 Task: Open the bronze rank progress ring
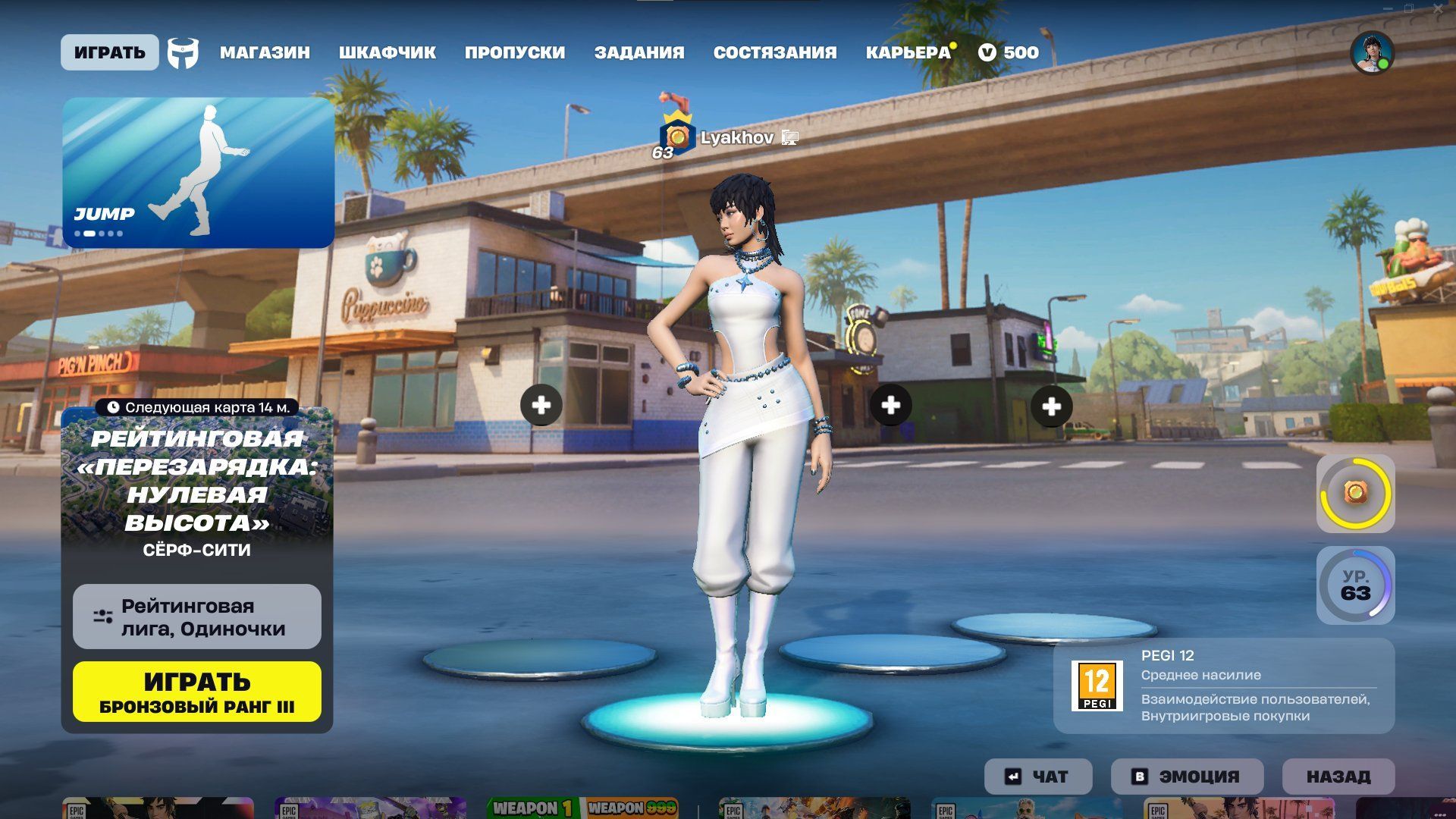(1355, 494)
